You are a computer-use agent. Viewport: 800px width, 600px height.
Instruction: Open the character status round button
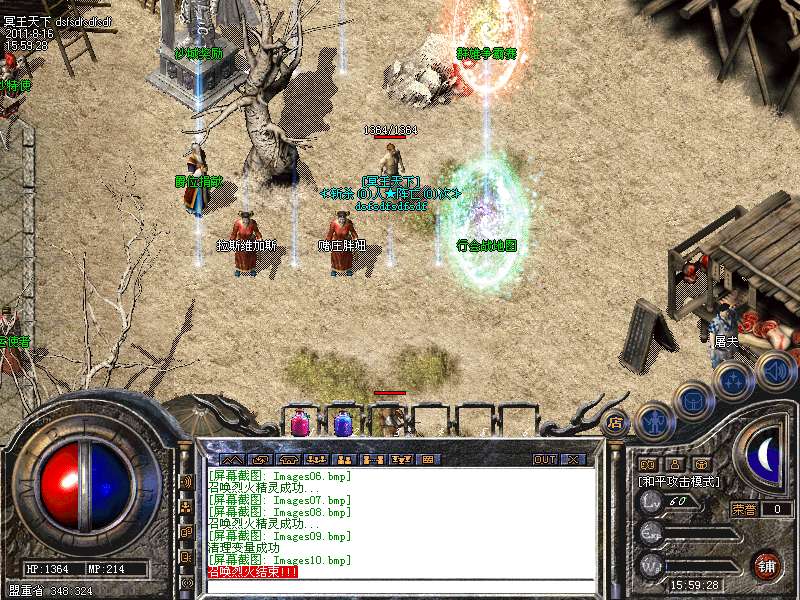tap(654, 421)
